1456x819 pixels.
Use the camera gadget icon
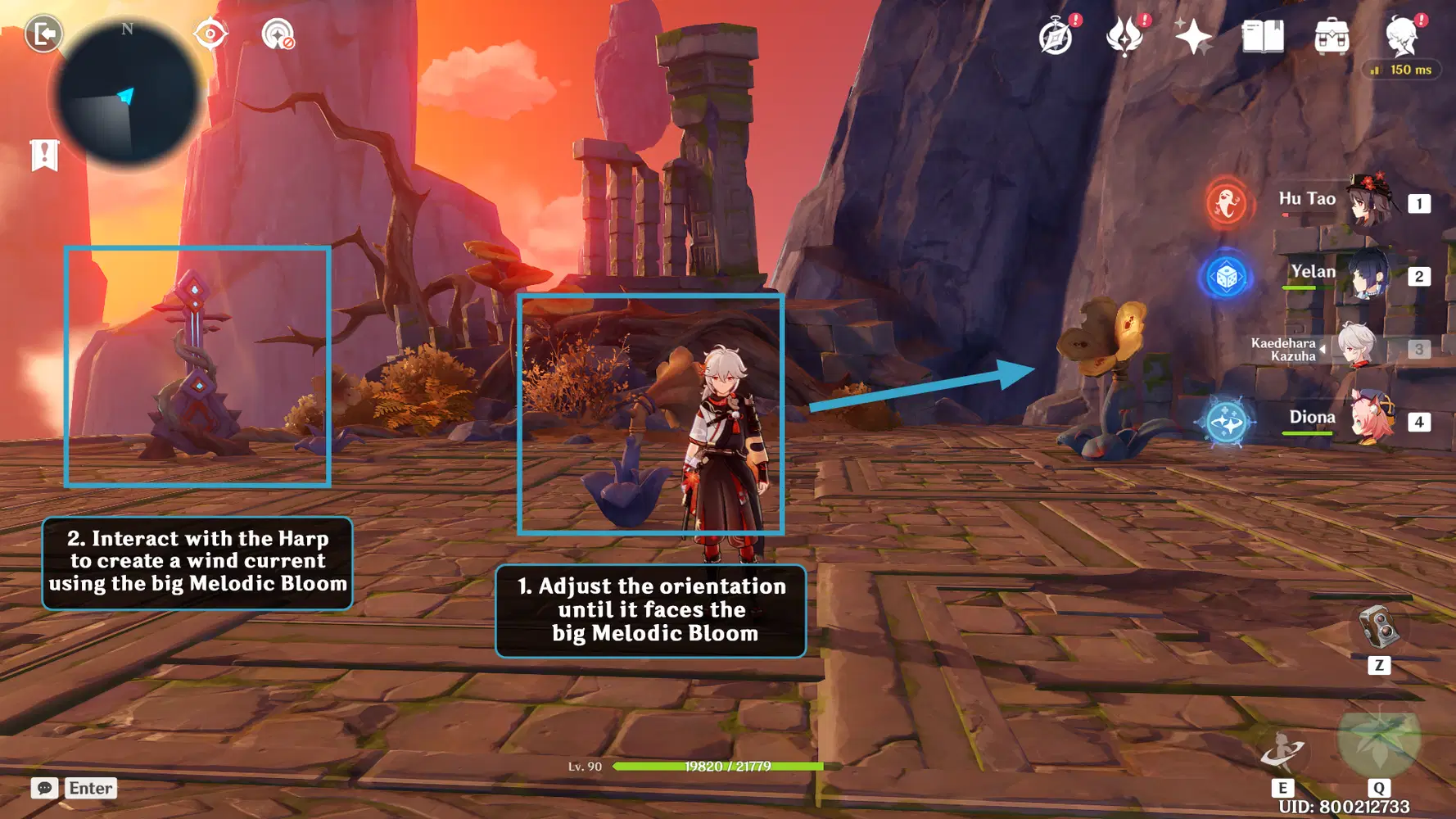[1379, 629]
